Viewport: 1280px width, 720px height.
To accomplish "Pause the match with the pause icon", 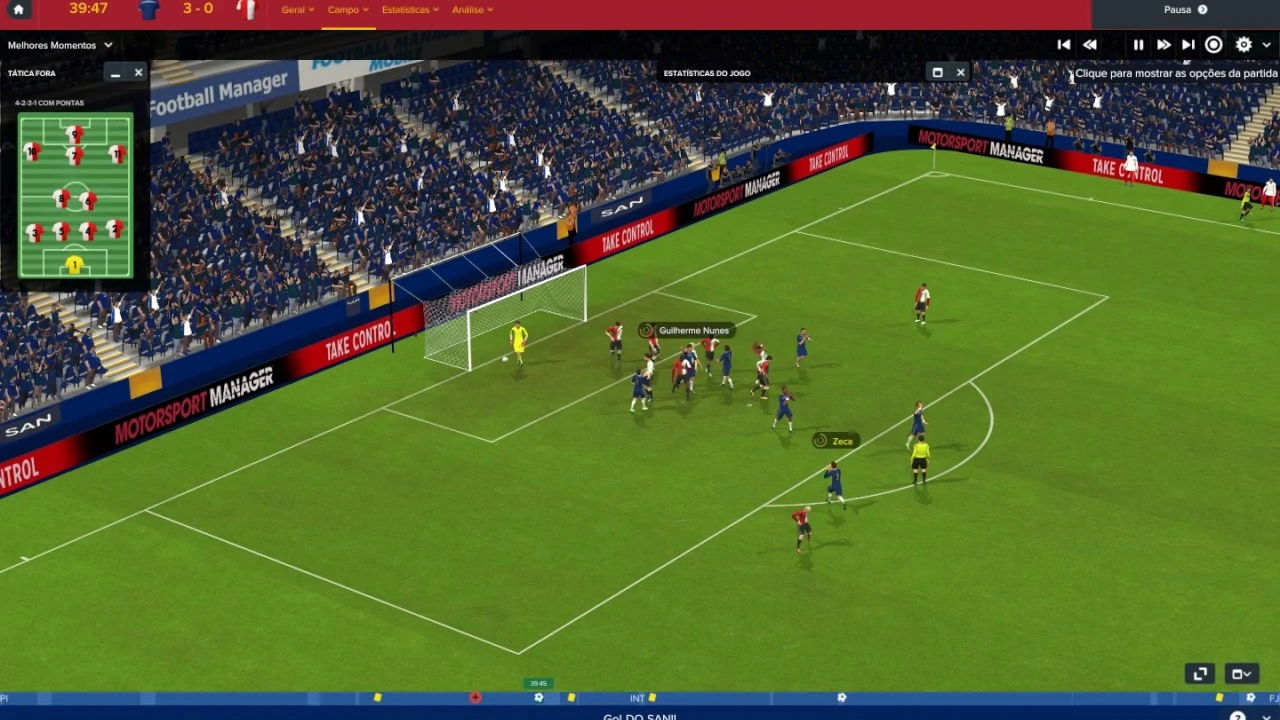I will (x=1138, y=44).
